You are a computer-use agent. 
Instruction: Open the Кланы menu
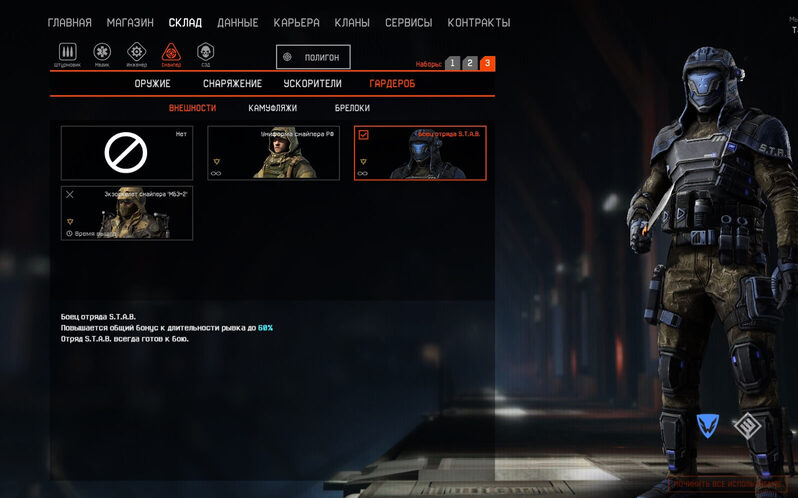[352, 22]
